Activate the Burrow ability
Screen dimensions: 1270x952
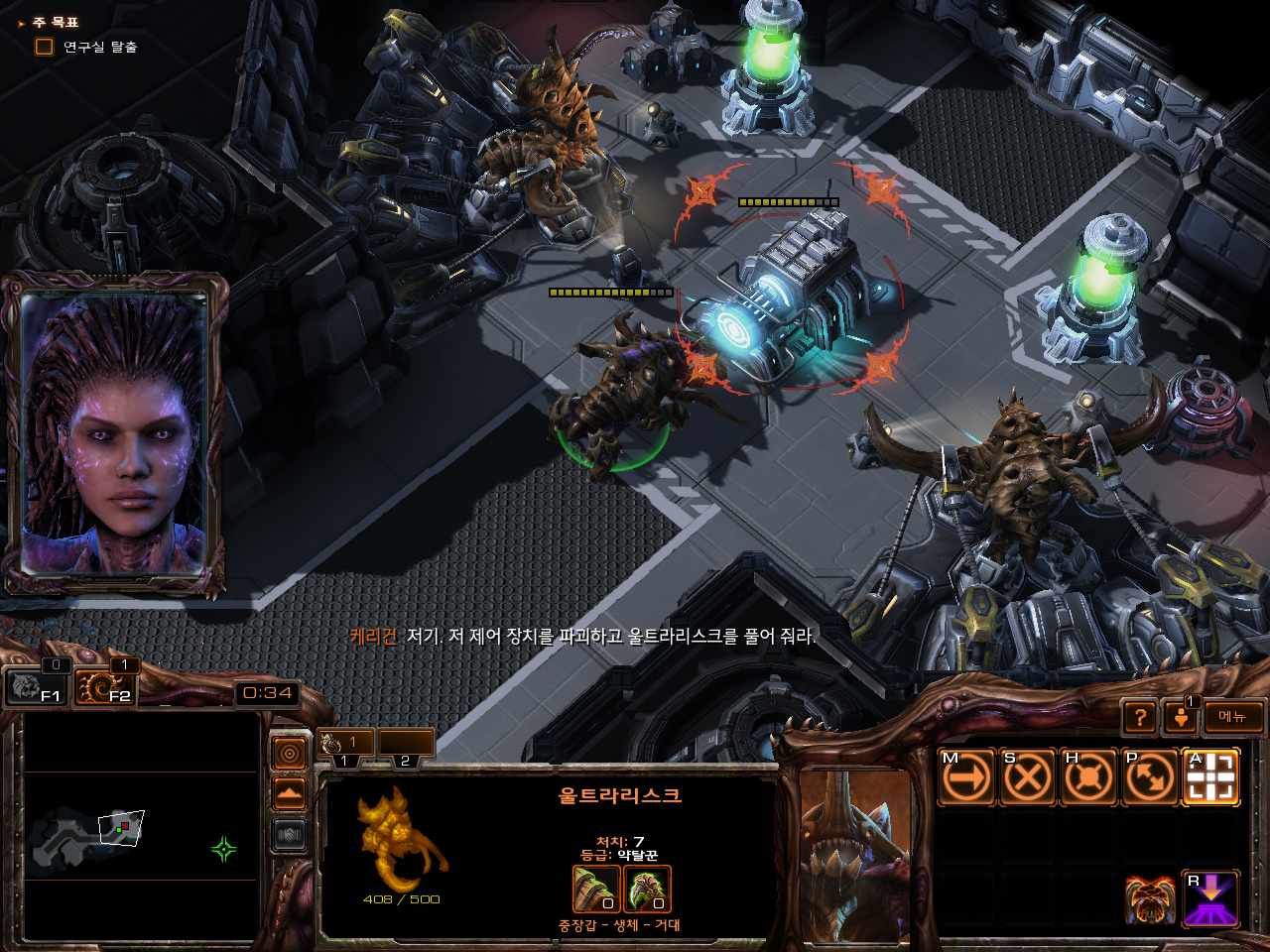pyautogui.click(x=1210, y=899)
